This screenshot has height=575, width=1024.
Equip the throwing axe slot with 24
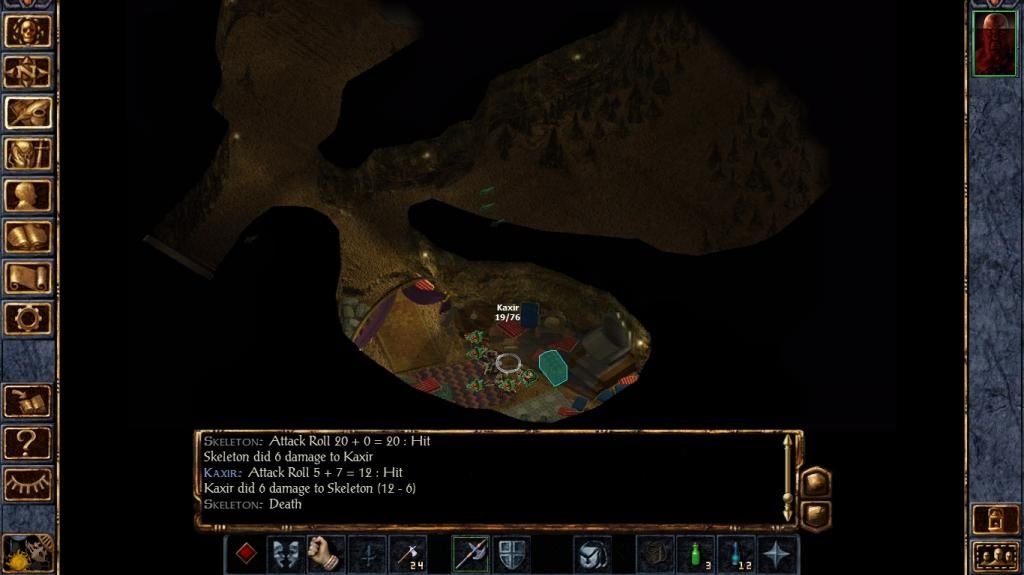click(407, 554)
